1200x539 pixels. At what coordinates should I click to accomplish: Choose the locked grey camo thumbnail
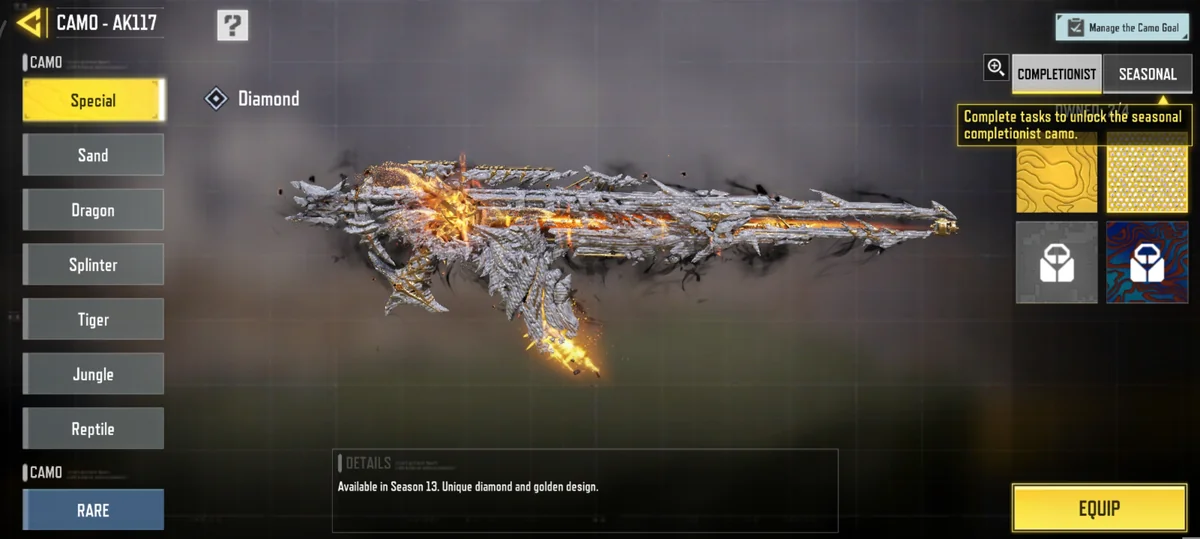click(x=1057, y=262)
